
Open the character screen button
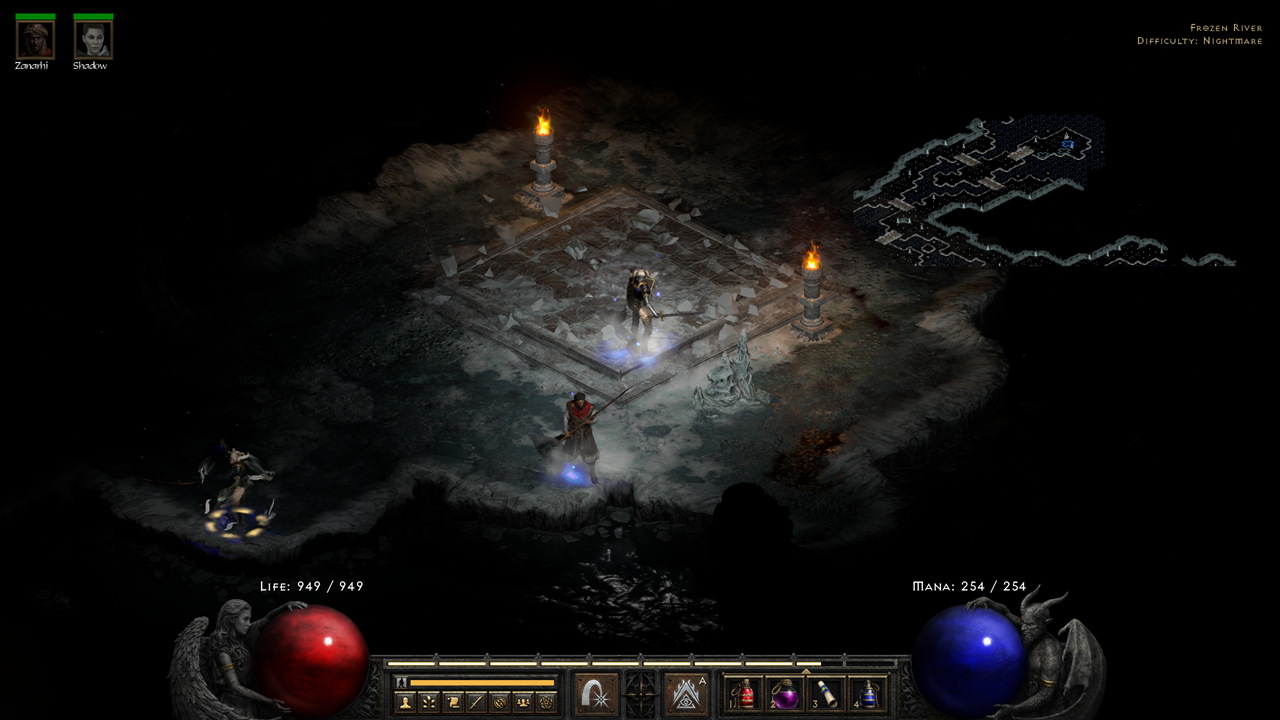pos(405,702)
